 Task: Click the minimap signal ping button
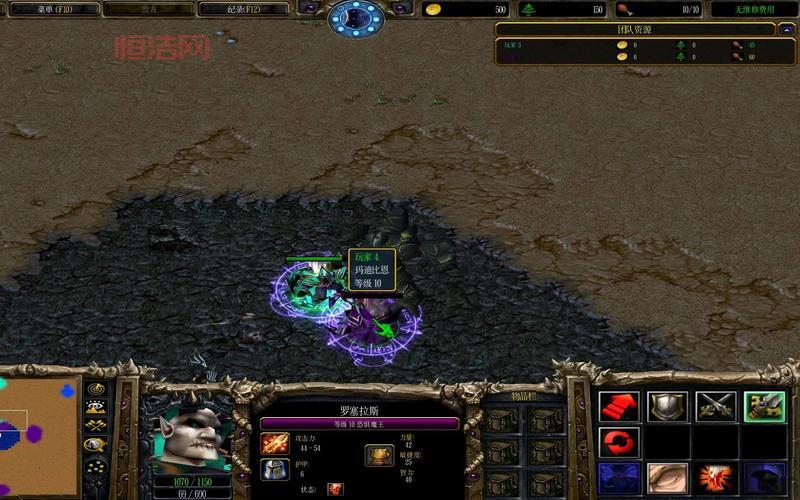click(x=96, y=389)
